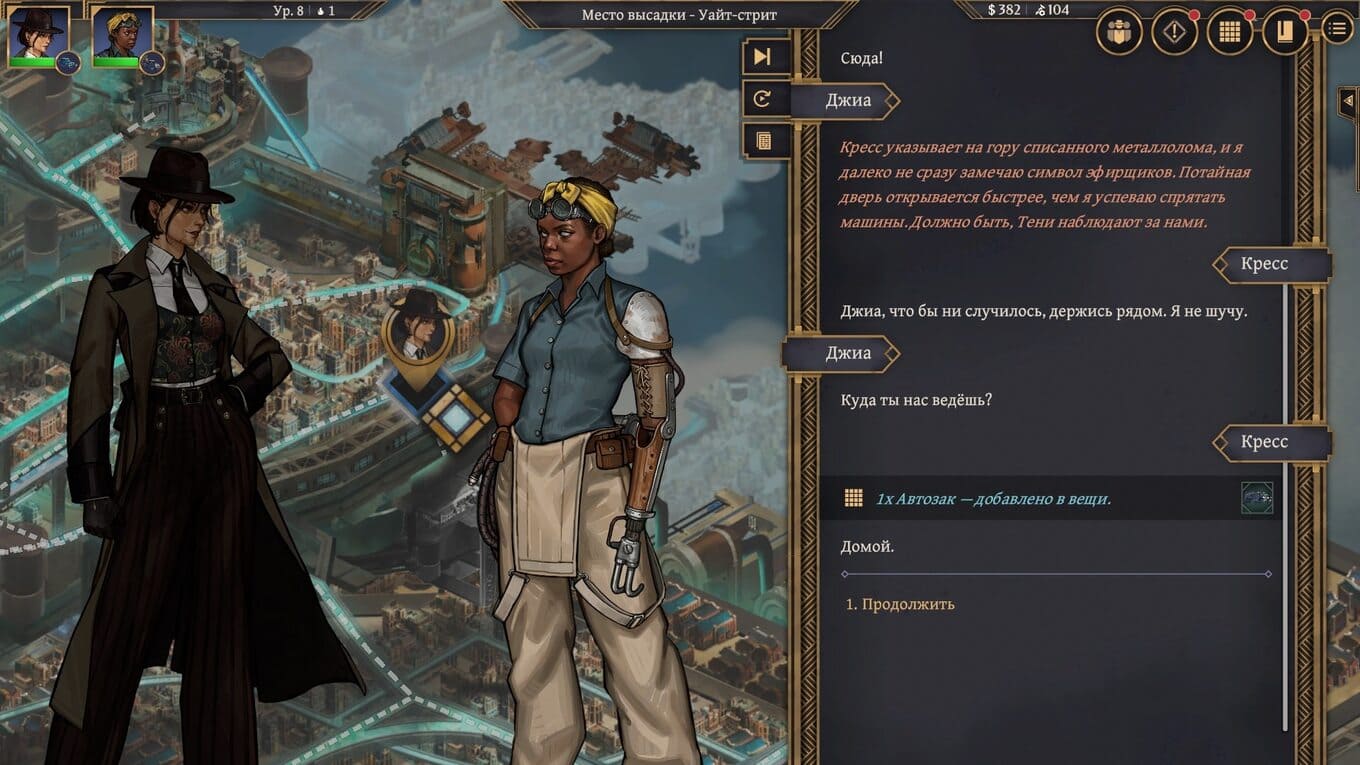Screen dimensions: 1360x765
Task: Skip dialogue with the fast-forward button
Action: [763, 57]
